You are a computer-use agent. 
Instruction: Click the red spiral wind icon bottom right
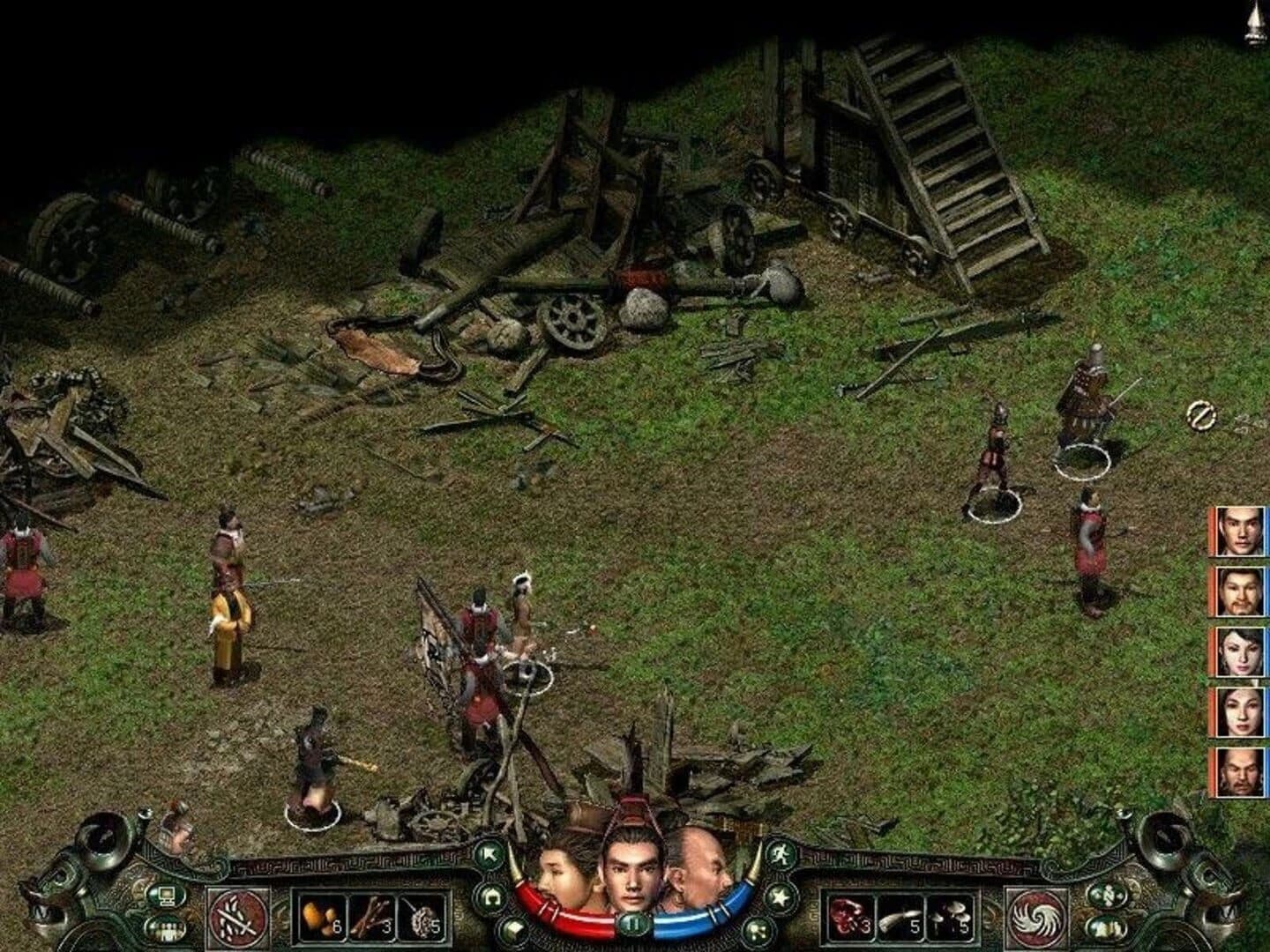pyautogui.click(x=1035, y=917)
